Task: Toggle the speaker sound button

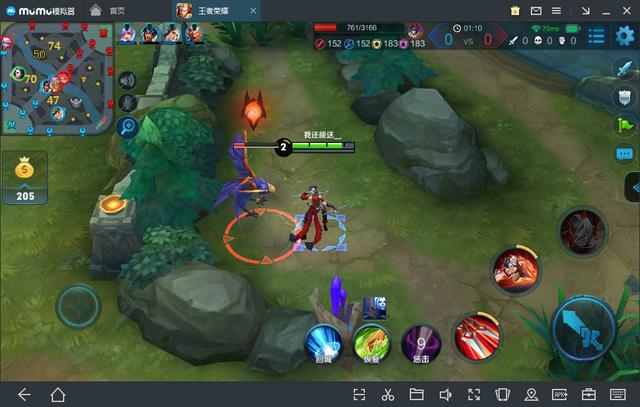Action: (x=128, y=79)
